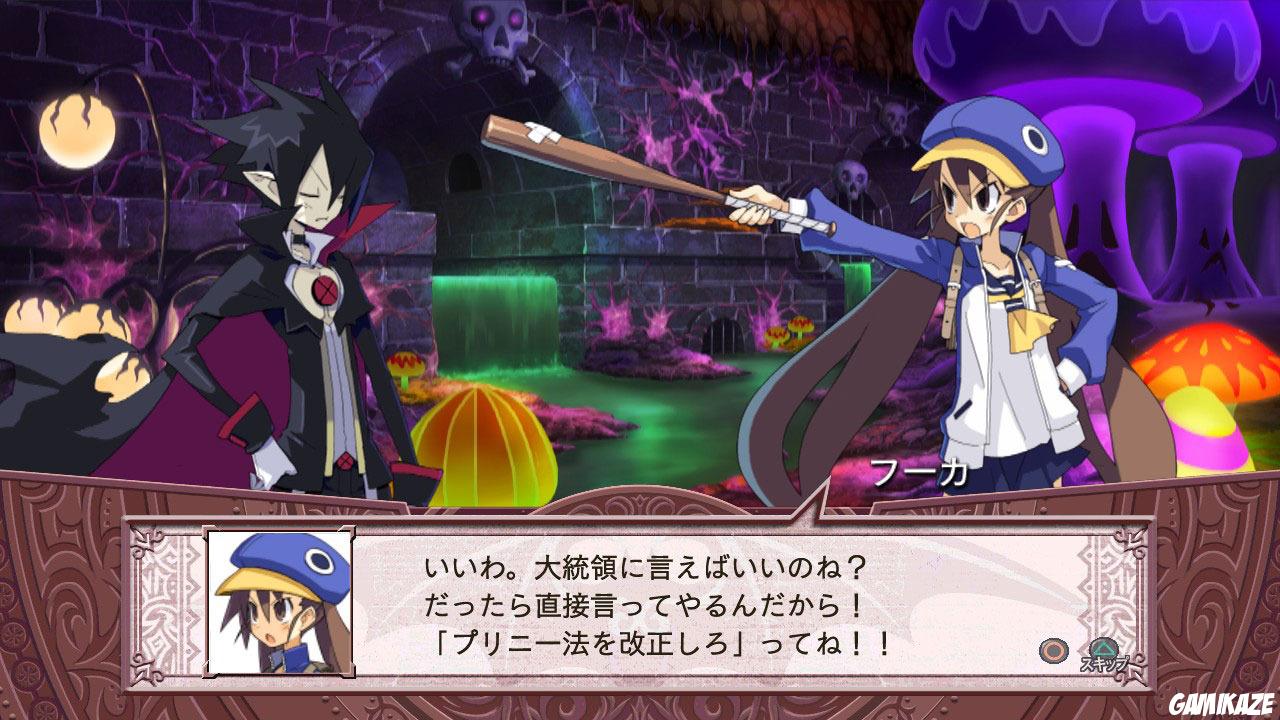Viewport: 1280px width, 720px height.
Task: Click the circle button prompt icon
Action: coord(1054,648)
